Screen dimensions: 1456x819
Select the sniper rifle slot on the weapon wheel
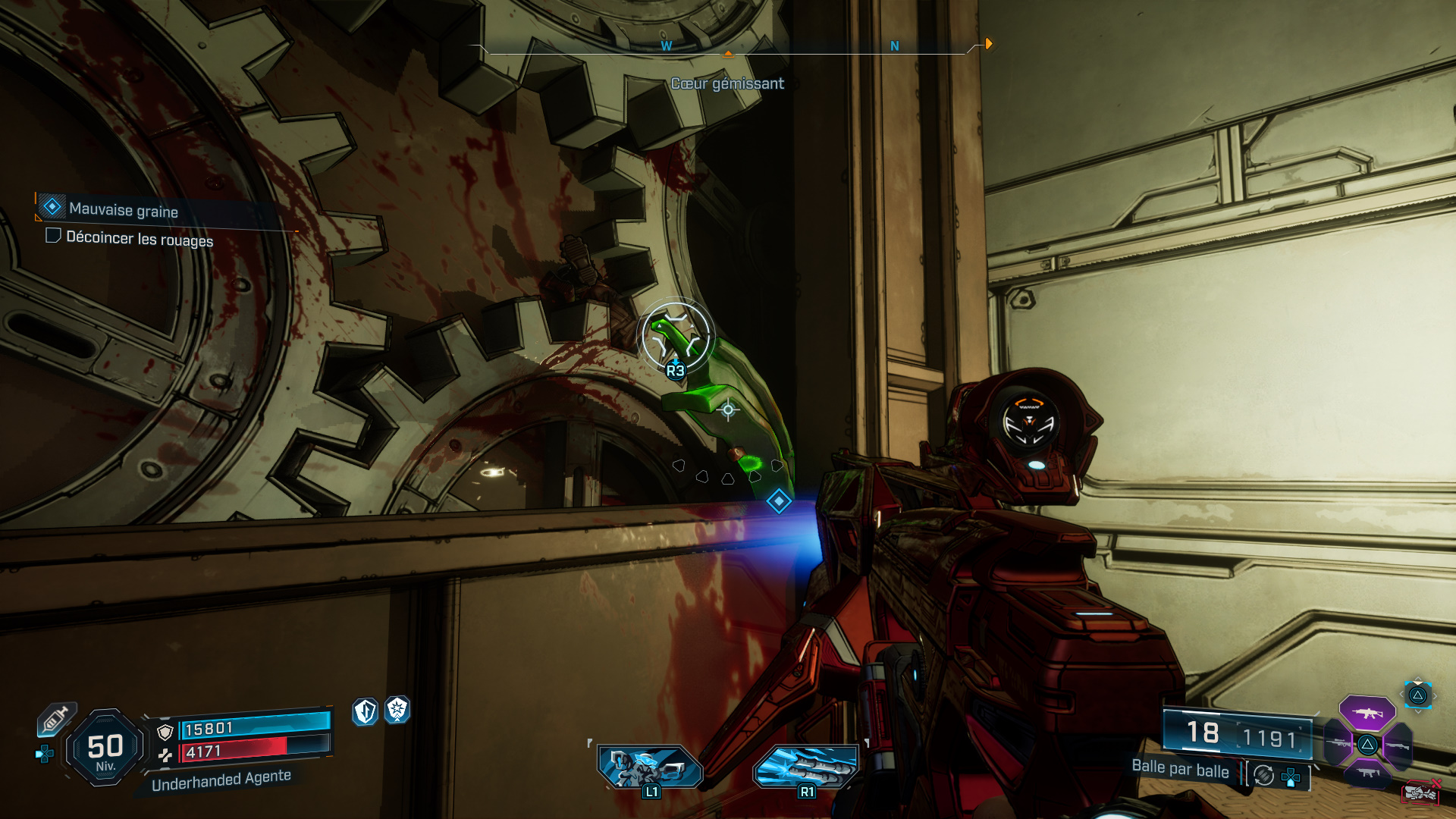(x=1338, y=743)
